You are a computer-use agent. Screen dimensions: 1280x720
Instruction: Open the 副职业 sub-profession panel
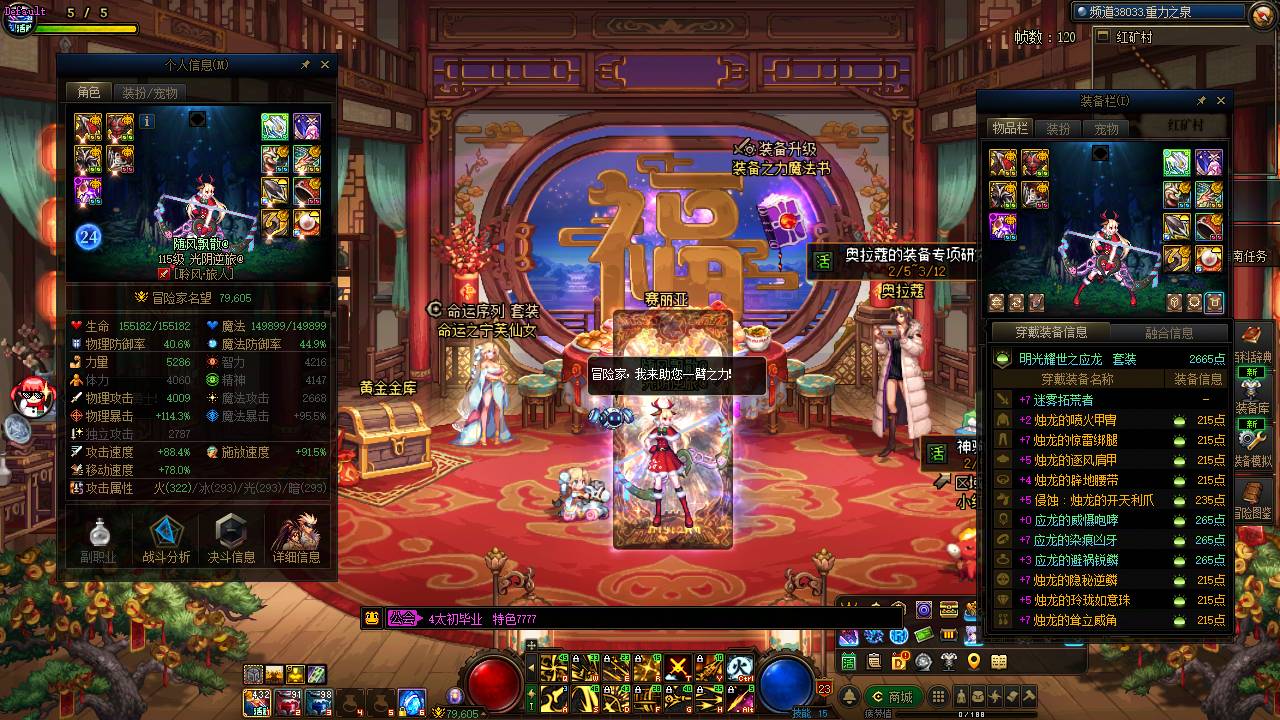[99, 540]
